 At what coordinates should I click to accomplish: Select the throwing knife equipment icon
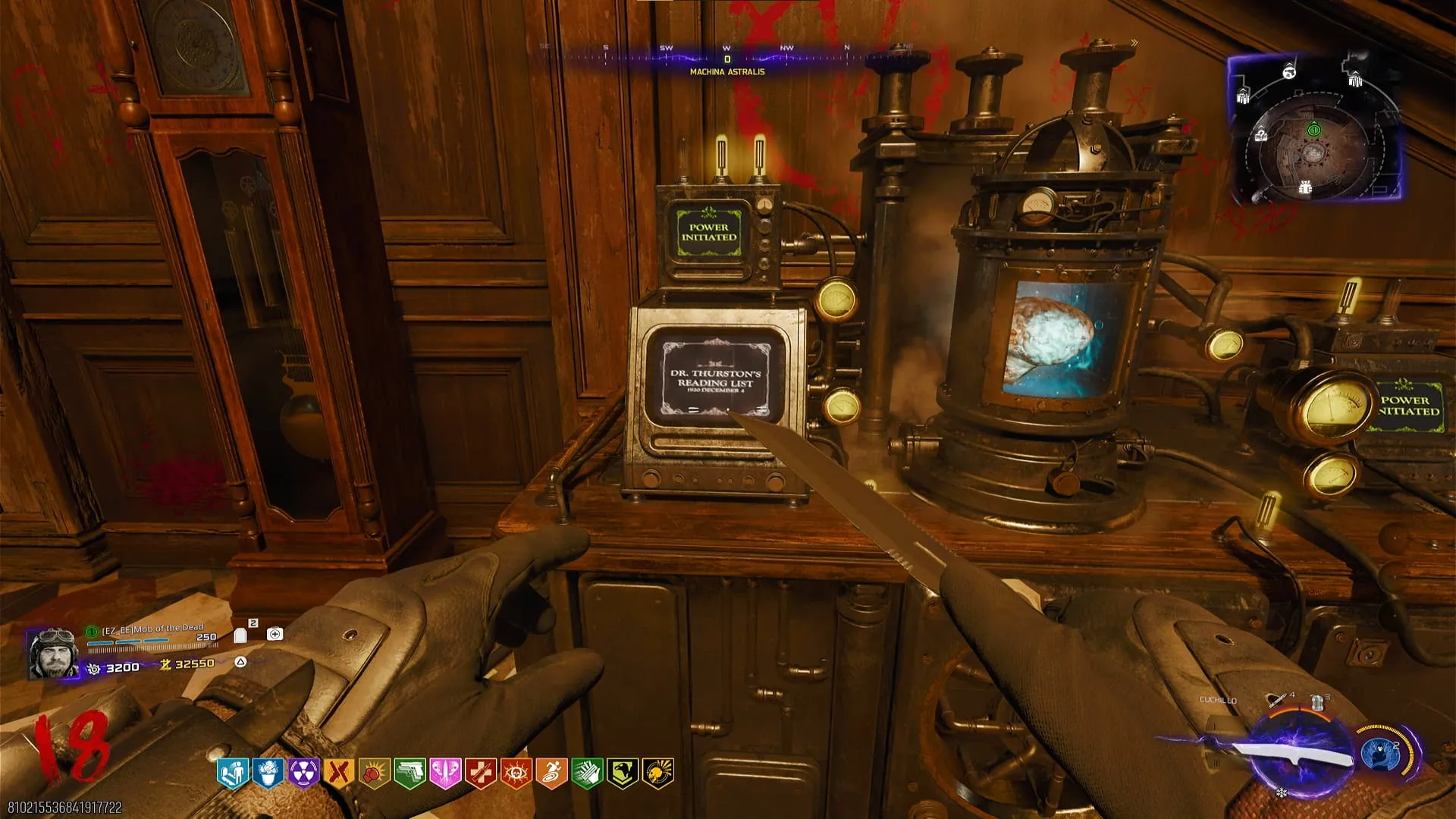[x=1278, y=698]
